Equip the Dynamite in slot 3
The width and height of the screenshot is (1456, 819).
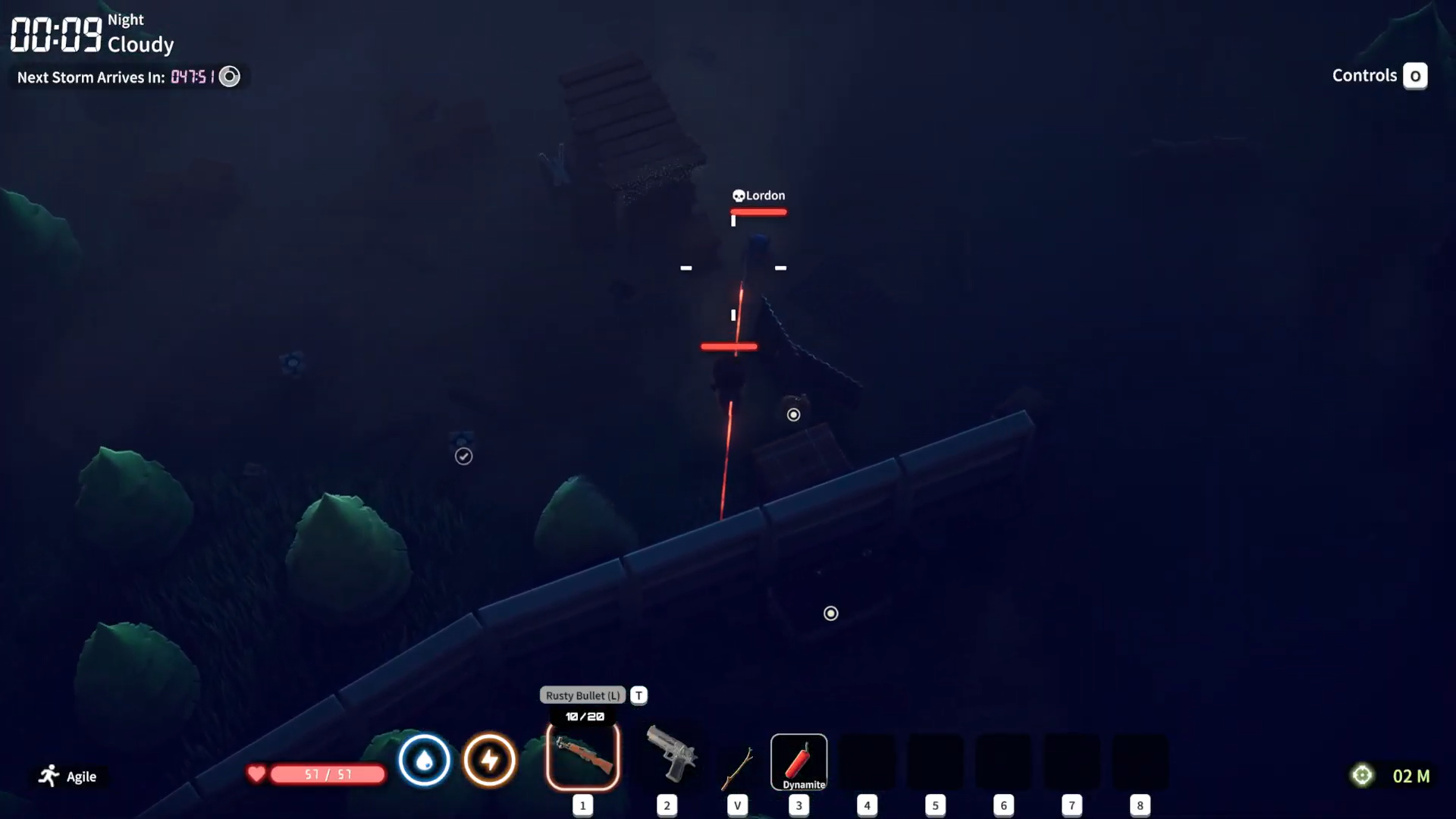[x=799, y=762]
